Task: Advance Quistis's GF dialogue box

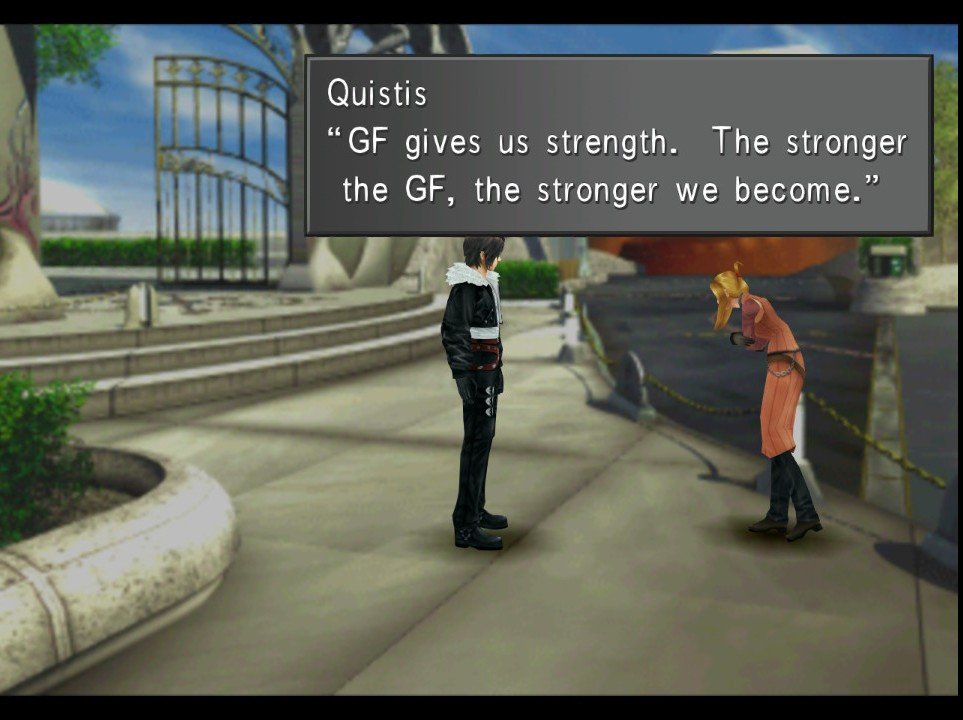Action: [618, 146]
